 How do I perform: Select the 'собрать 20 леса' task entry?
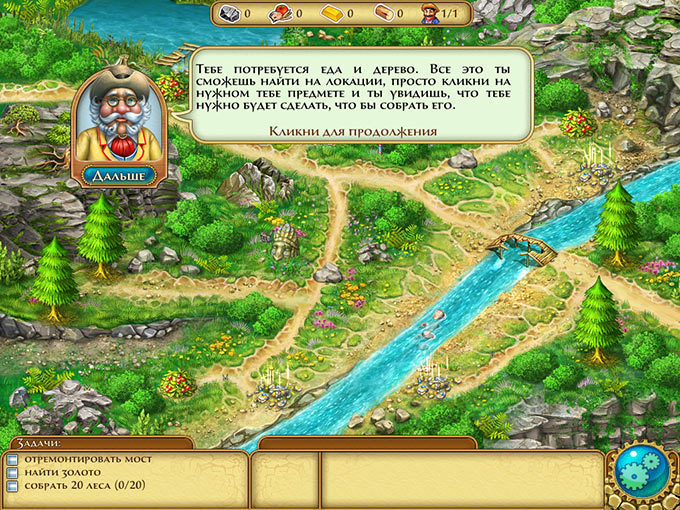pyautogui.click(x=74, y=487)
